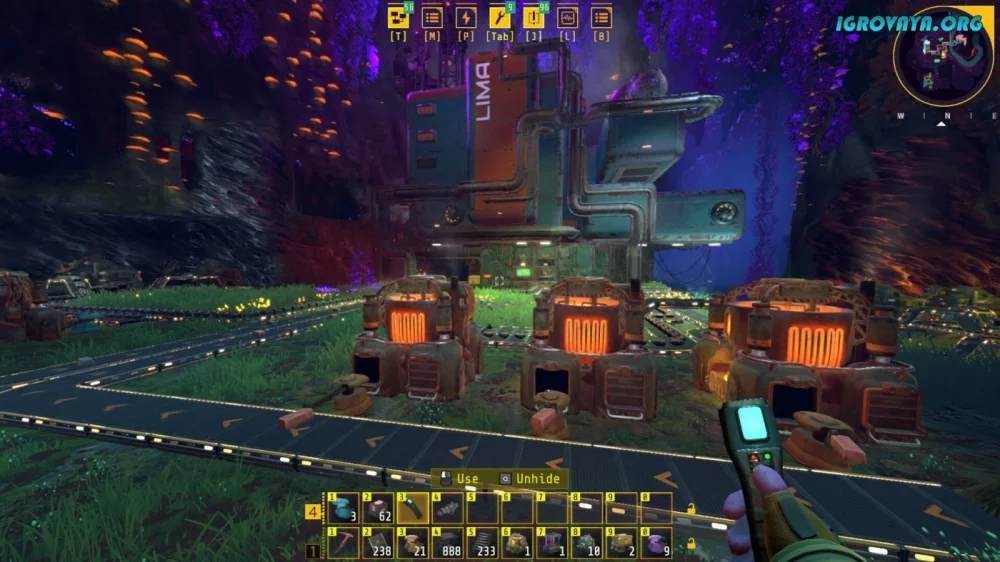Select the pickaxe slot in lower hotbar
Image resolution: width=1000 pixels, height=562 pixels.
[343, 544]
